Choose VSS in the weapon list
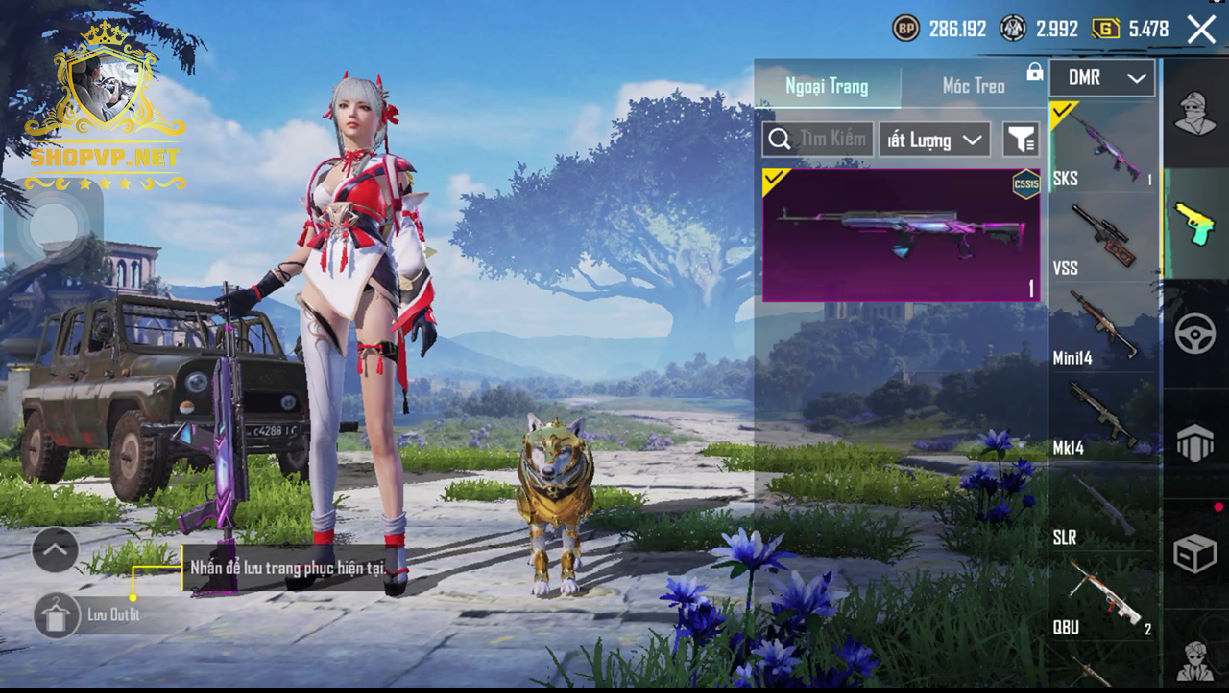 [x=1102, y=237]
